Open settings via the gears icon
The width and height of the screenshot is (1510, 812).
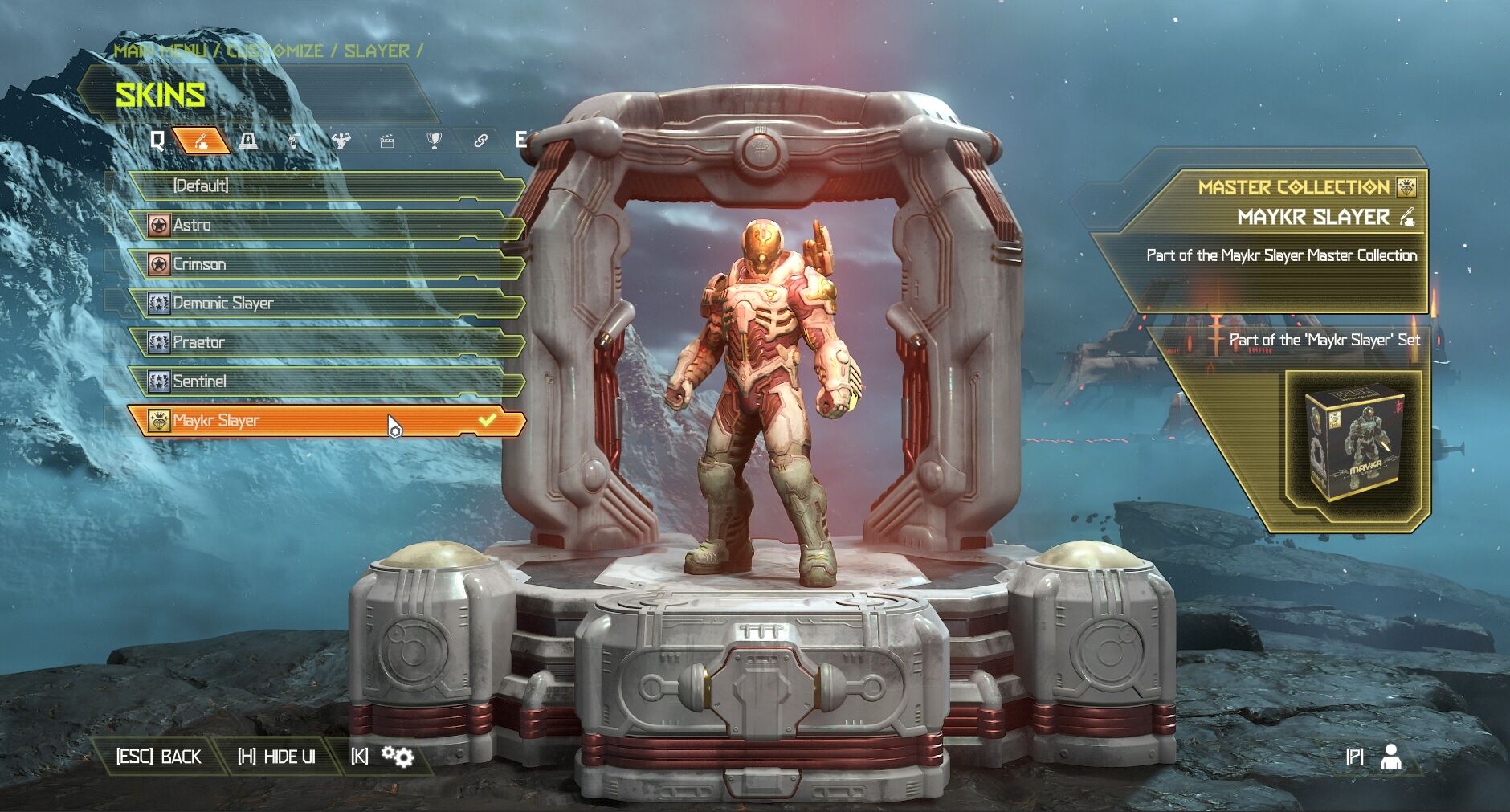coord(397,757)
